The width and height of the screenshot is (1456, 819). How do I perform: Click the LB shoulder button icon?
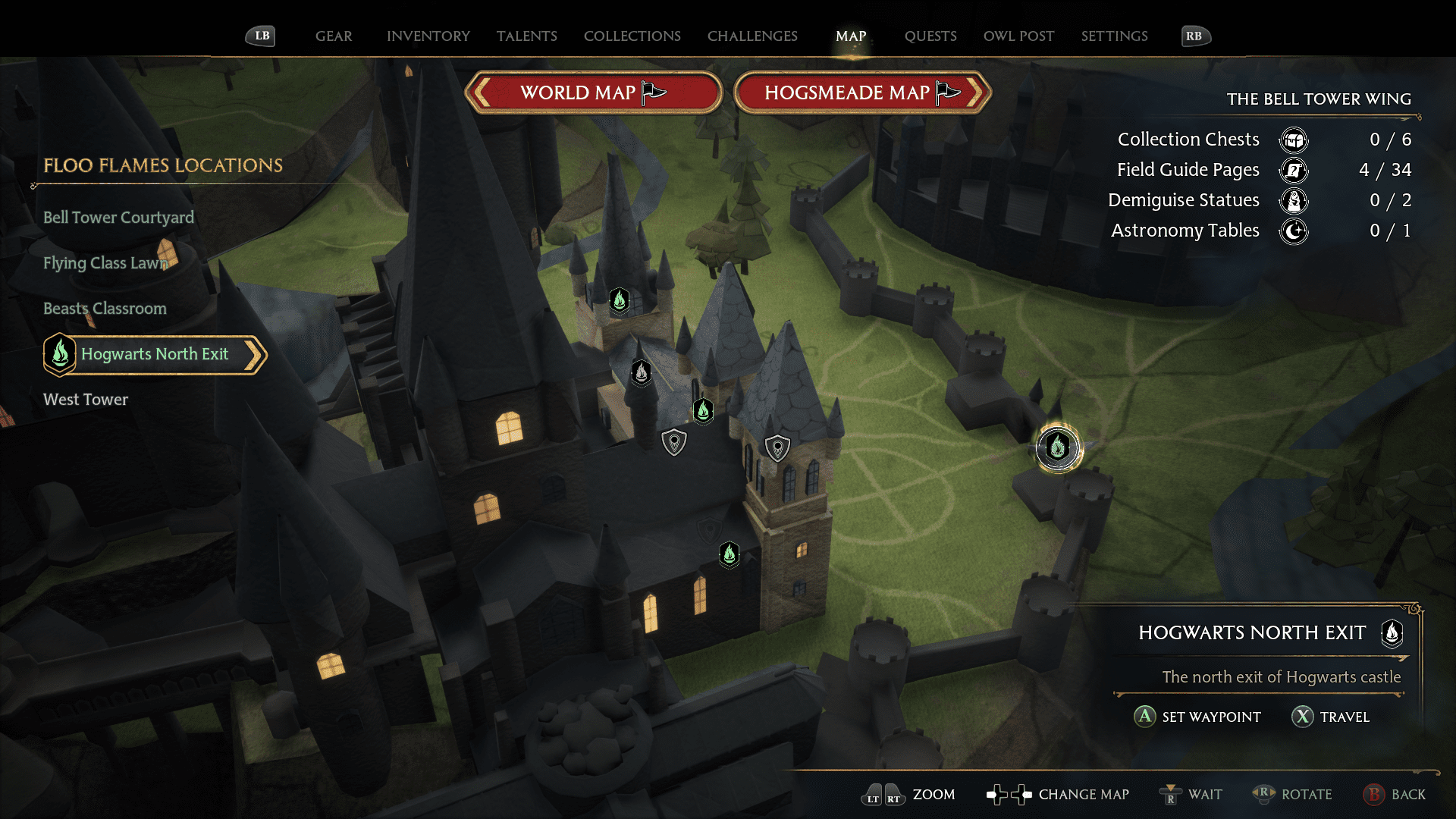[x=260, y=35]
